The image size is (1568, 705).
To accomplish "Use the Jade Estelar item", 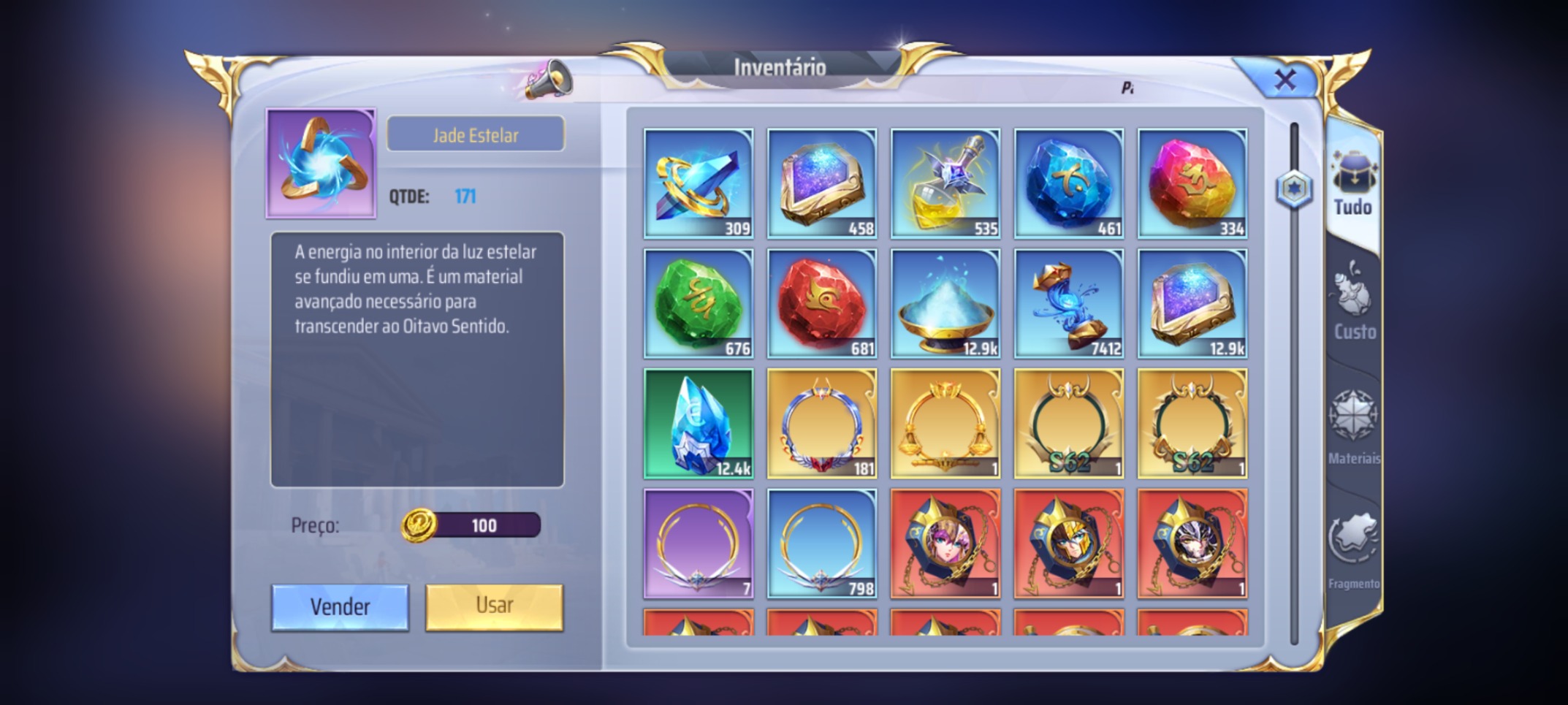I will [494, 606].
